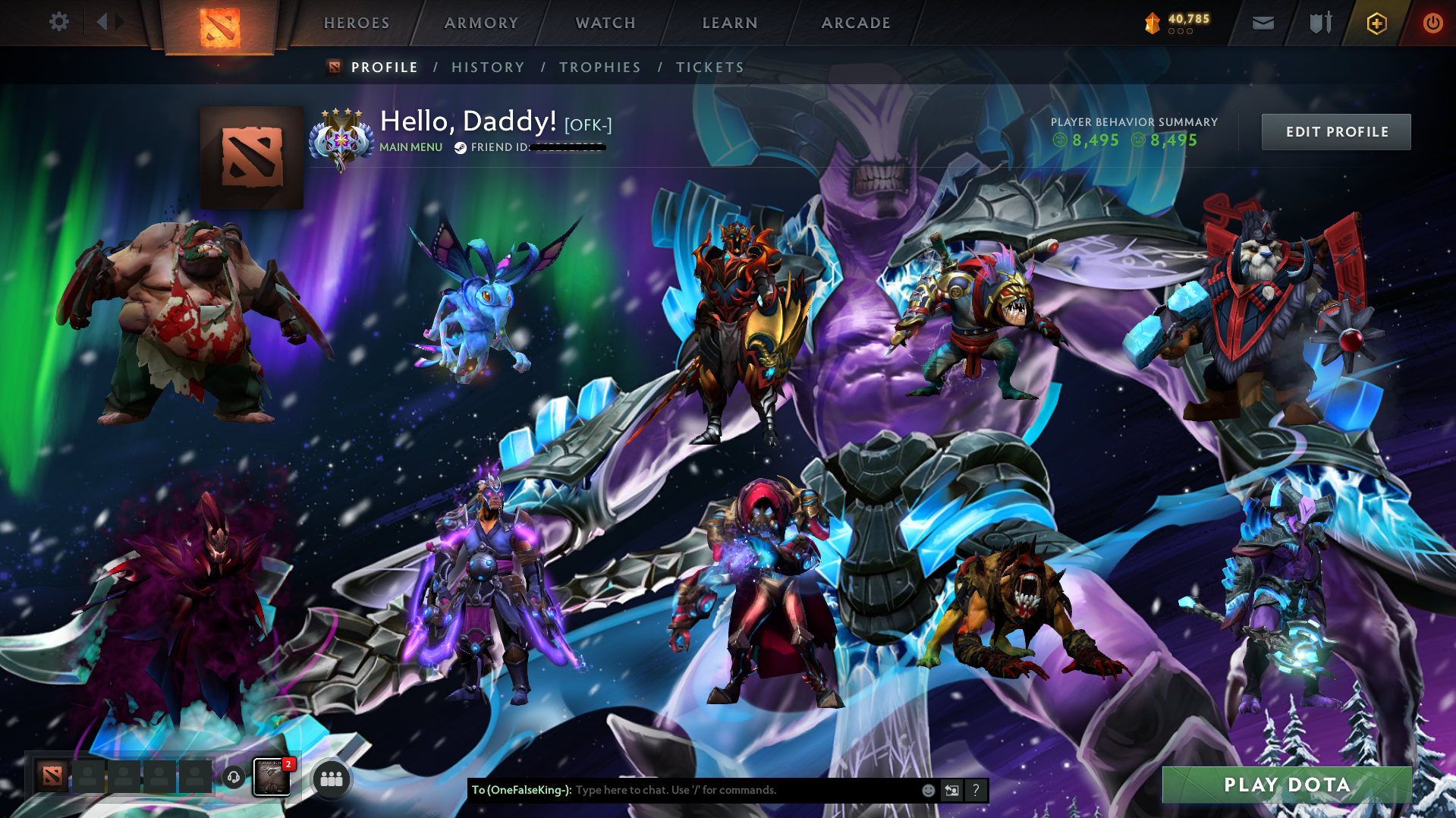This screenshot has height=818, width=1456.
Task: Open the TROPHIES tab
Action: tap(599, 67)
